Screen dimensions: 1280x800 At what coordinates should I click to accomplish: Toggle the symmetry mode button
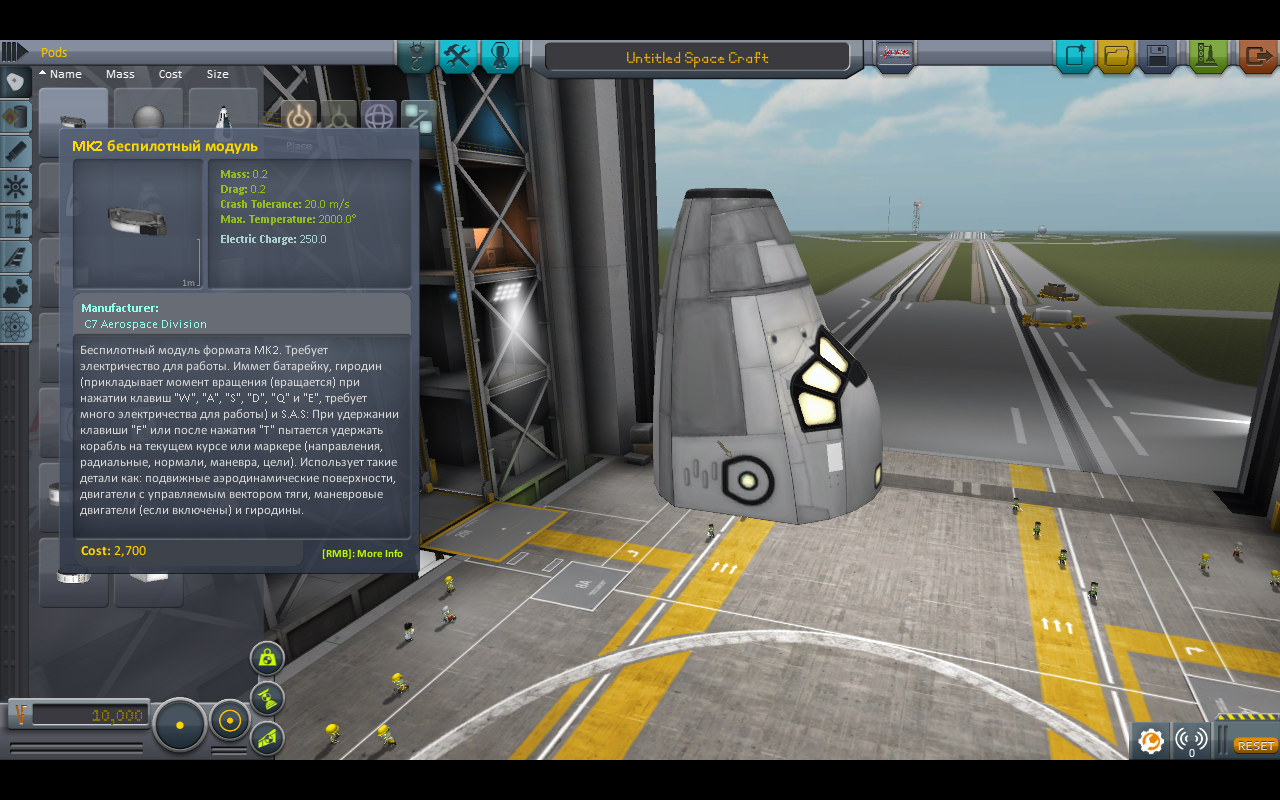[x=180, y=724]
